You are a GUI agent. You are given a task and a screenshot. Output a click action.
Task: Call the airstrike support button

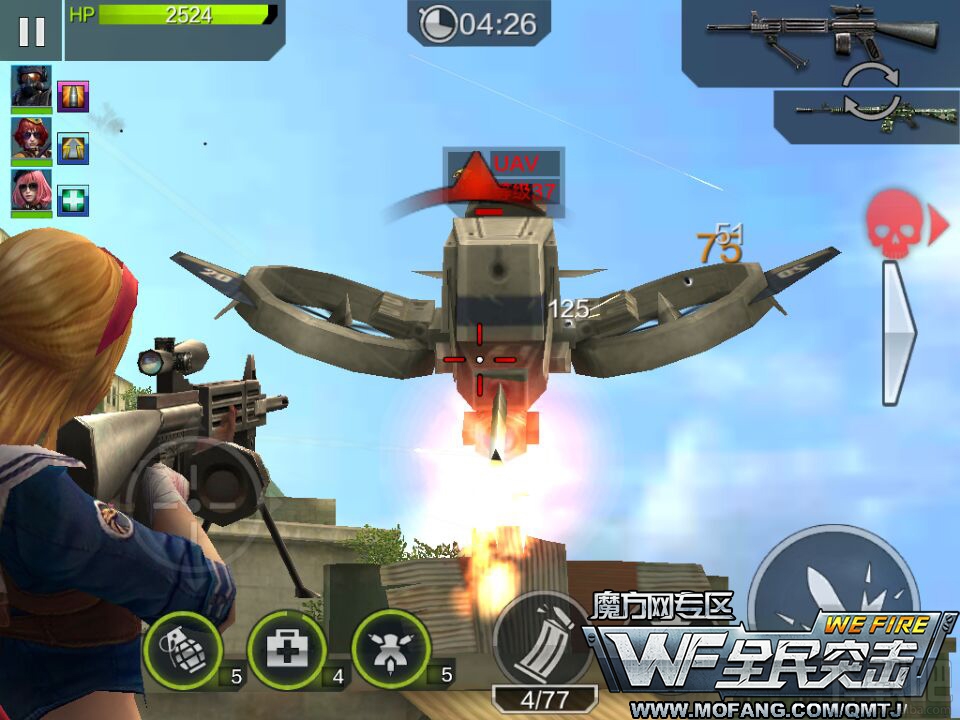[x=391, y=650]
